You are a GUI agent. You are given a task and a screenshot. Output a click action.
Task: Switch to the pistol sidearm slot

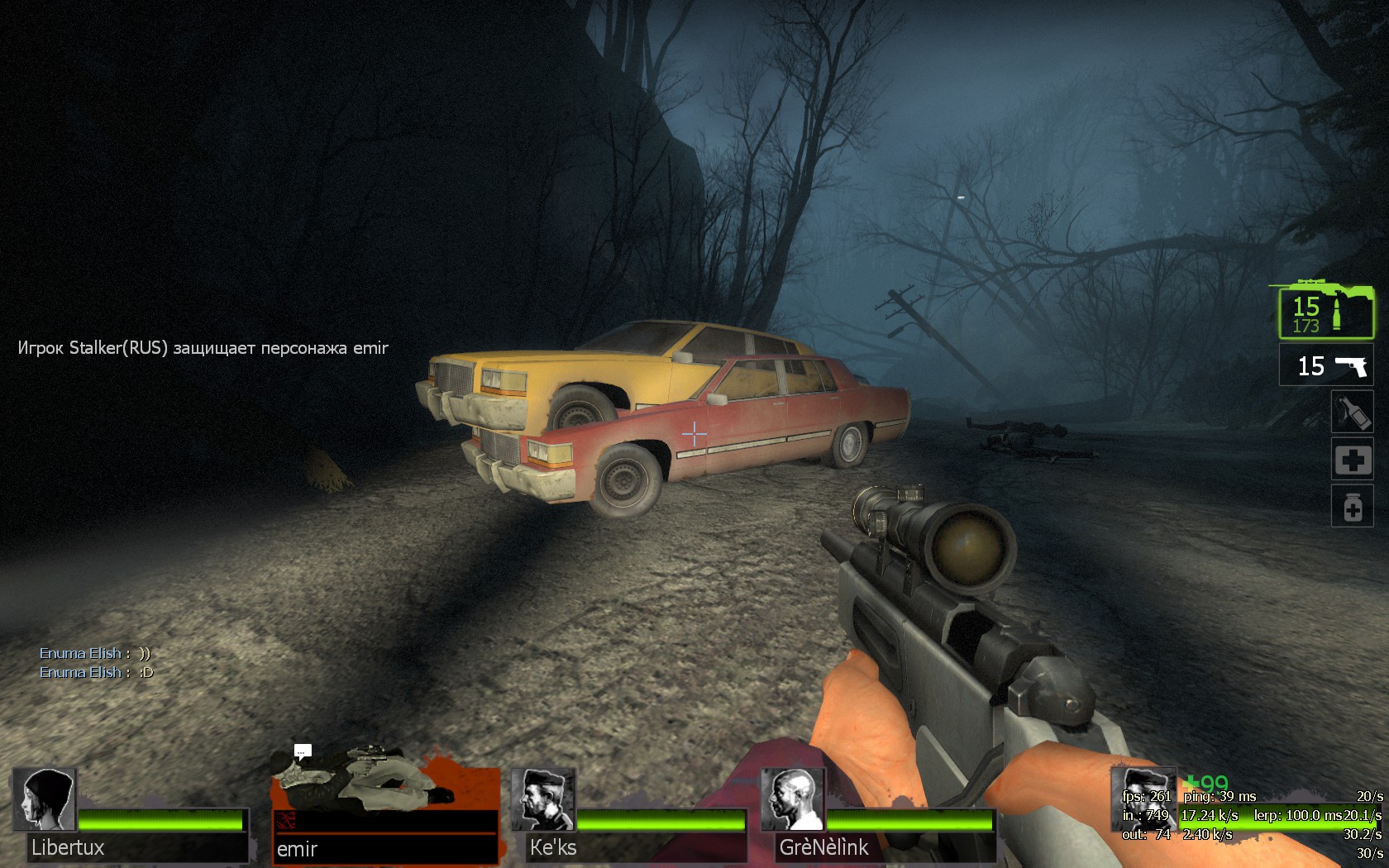(x=1326, y=365)
